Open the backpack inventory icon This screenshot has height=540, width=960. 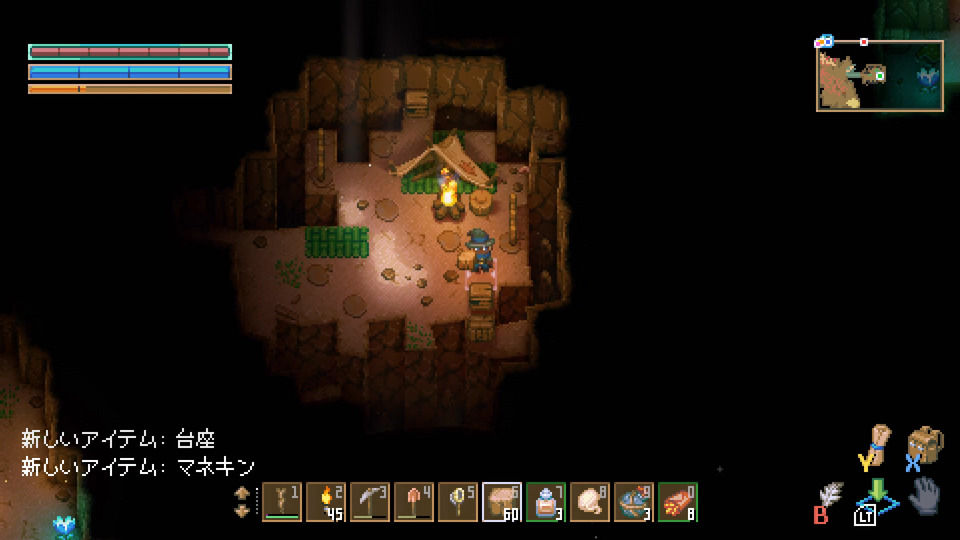tap(925, 444)
